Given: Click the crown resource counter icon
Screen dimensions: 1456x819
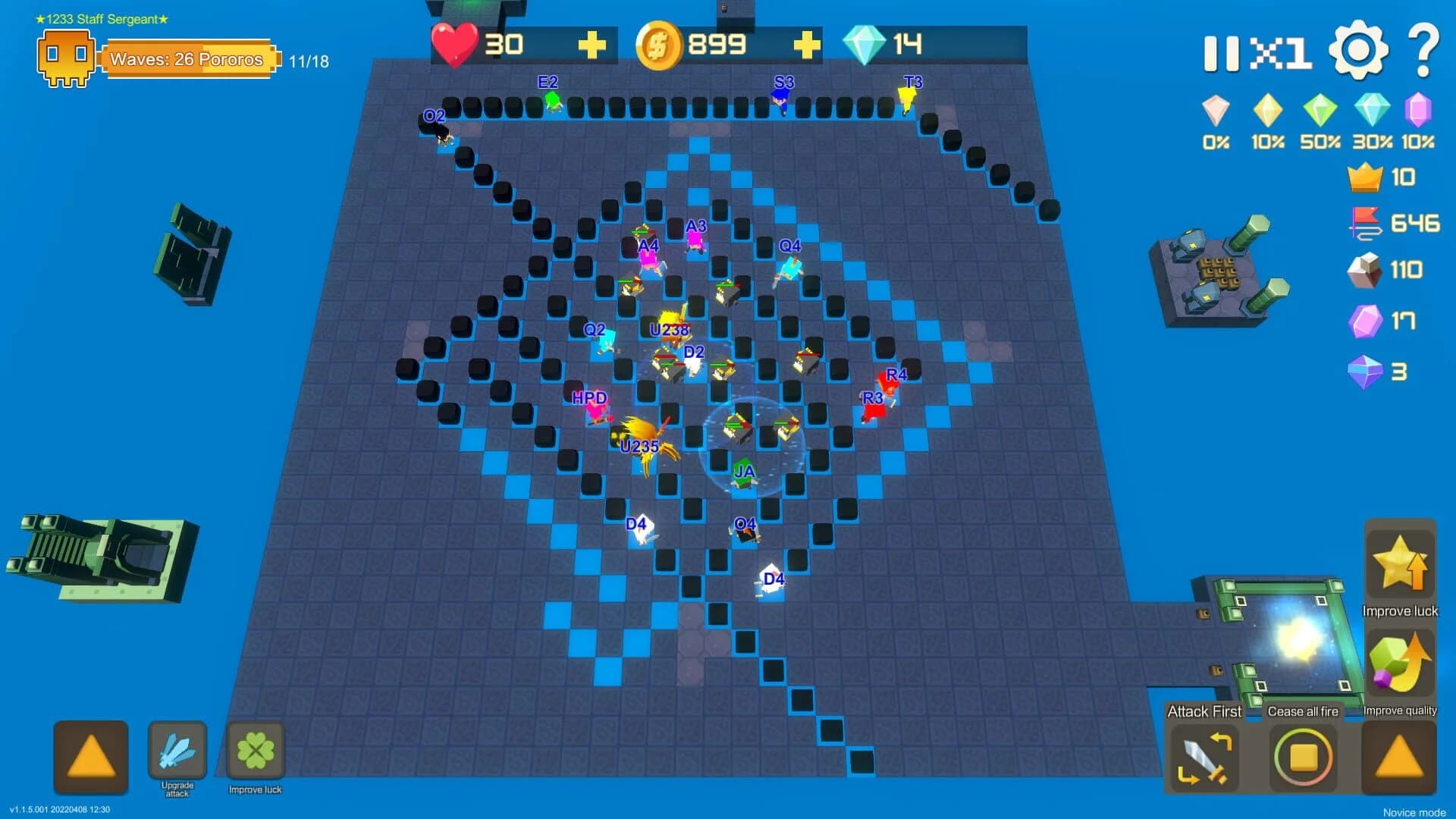Looking at the screenshot, I should coord(1365,177).
